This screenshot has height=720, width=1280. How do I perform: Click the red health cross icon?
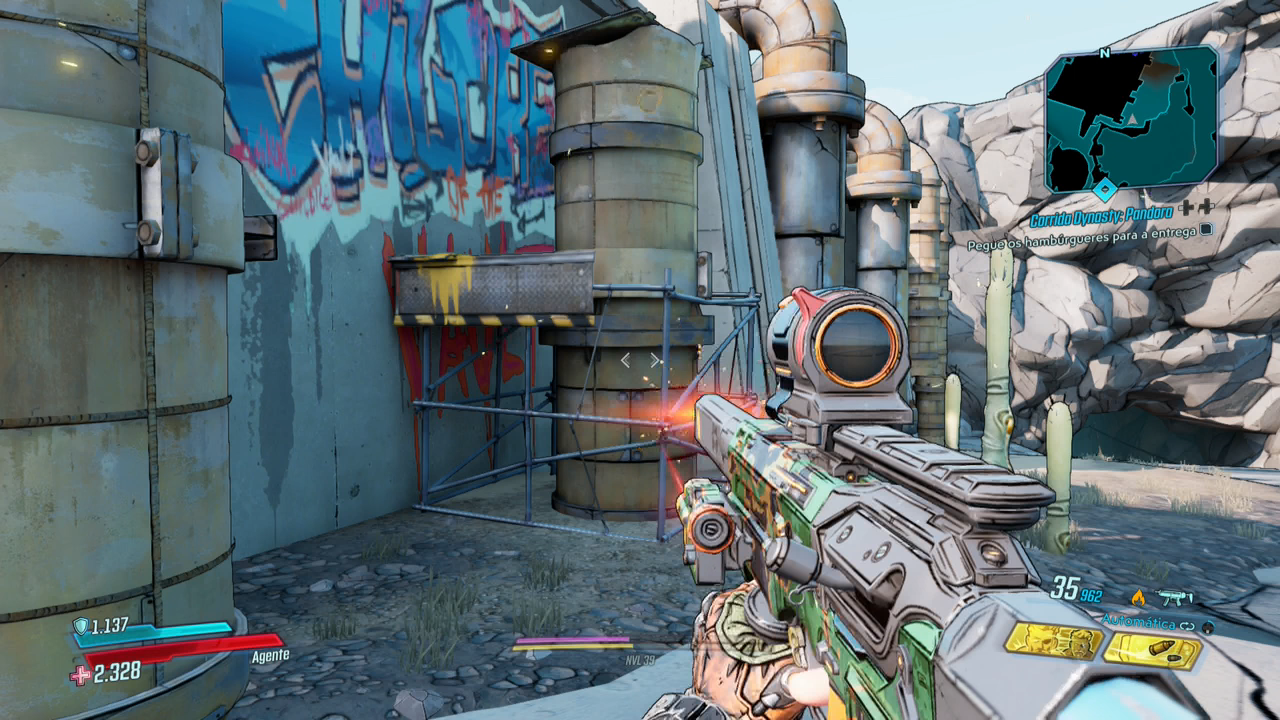pyautogui.click(x=80, y=675)
